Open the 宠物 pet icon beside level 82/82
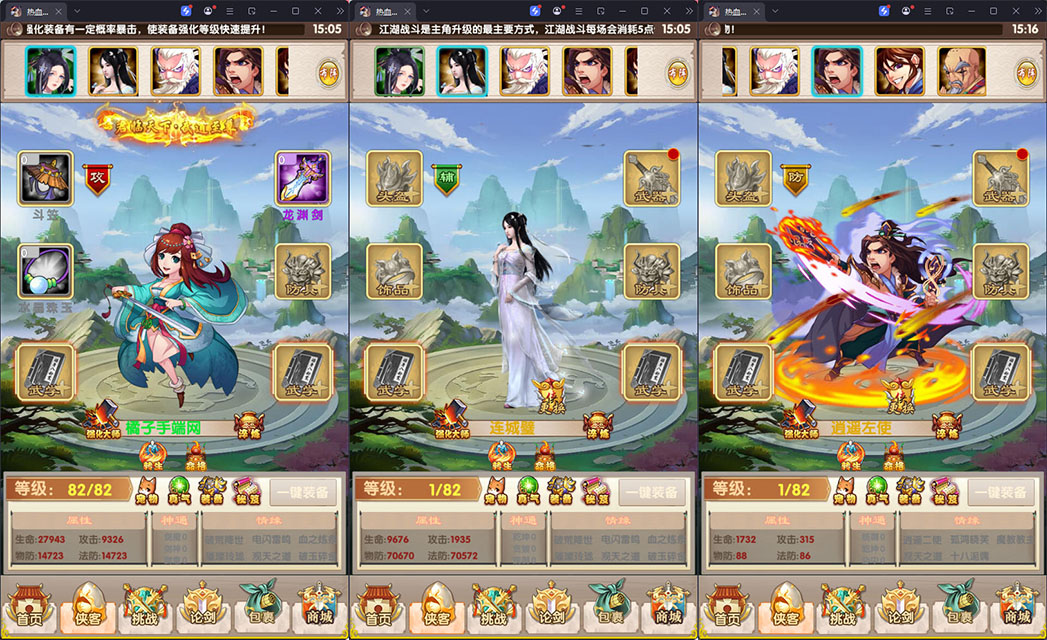Image resolution: width=1047 pixels, height=640 pixels. pyautogui.click(x=147, y=492)
